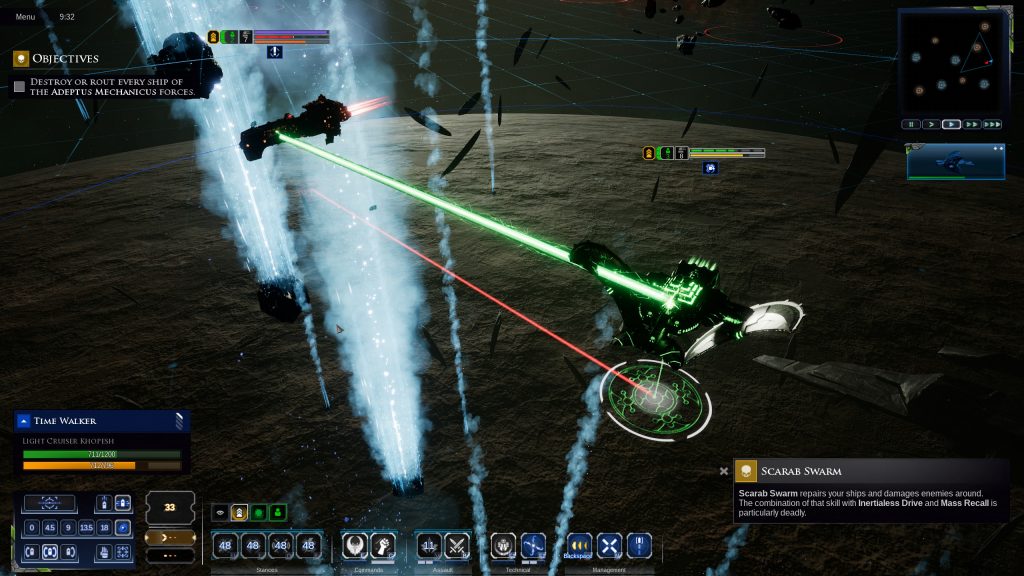Viewport: 1024px width, 576px height.
Task: Set engagement range to 4.5
Action: tap(49, 528)
